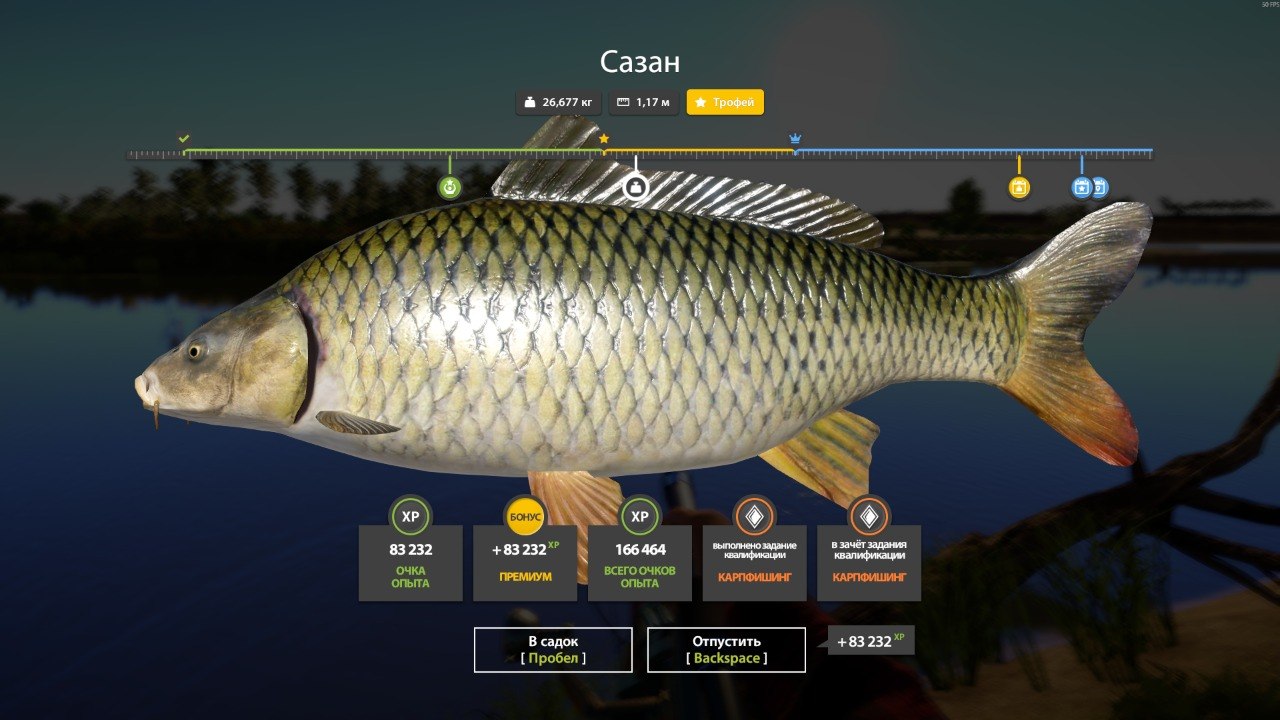Release the fish with Отпустить
This screenshot has width=1280, height=720.
(x=727, y=649)
